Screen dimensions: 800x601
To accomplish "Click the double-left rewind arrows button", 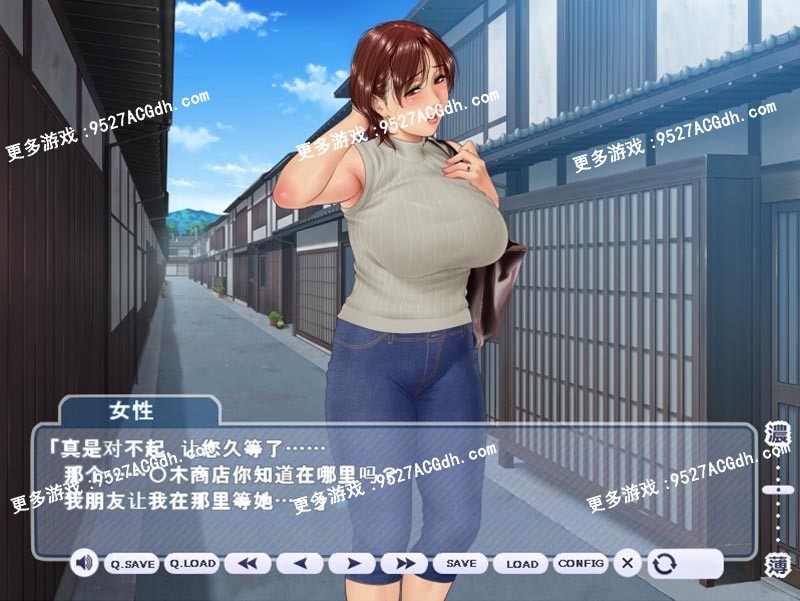I will 247,564.
